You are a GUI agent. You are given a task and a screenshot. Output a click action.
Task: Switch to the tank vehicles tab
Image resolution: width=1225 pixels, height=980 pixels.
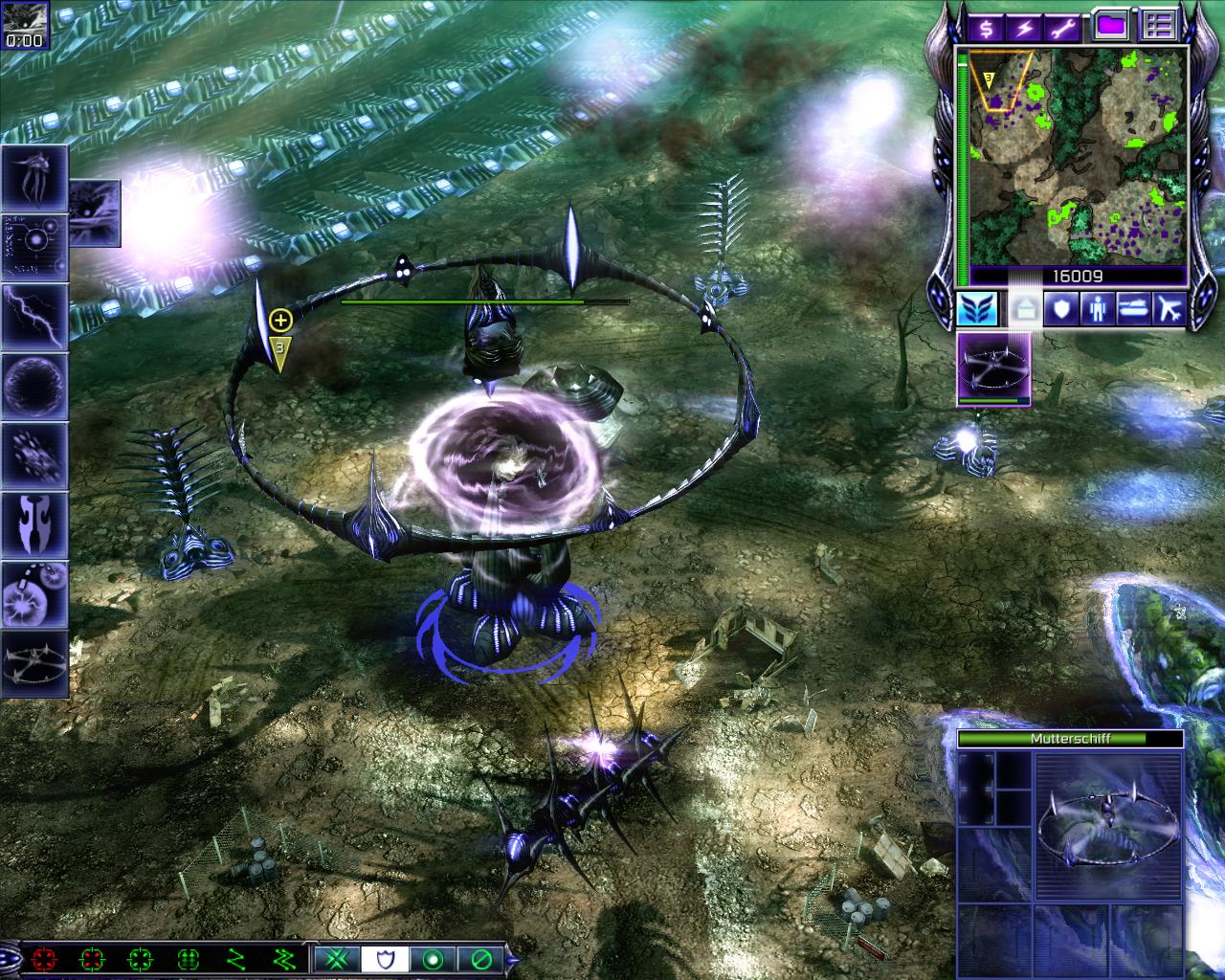(x=1133, y=309)
